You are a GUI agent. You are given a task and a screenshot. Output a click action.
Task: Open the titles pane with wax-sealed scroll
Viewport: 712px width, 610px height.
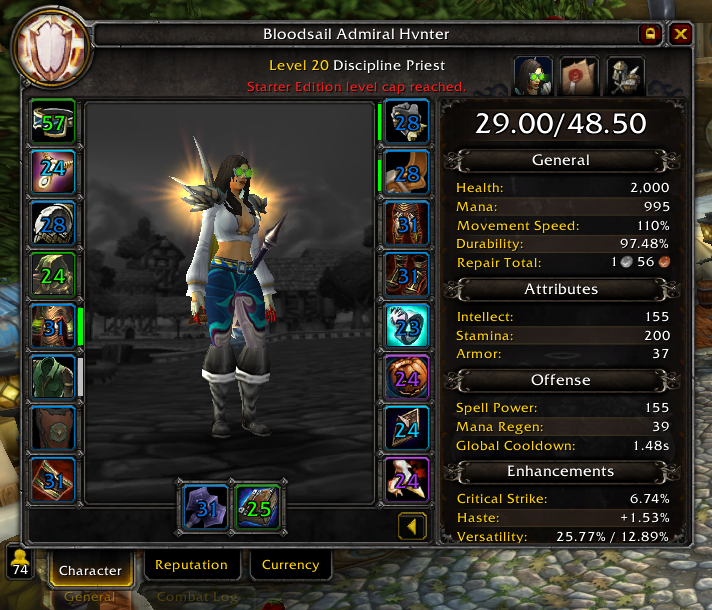[x=579, y=76]
